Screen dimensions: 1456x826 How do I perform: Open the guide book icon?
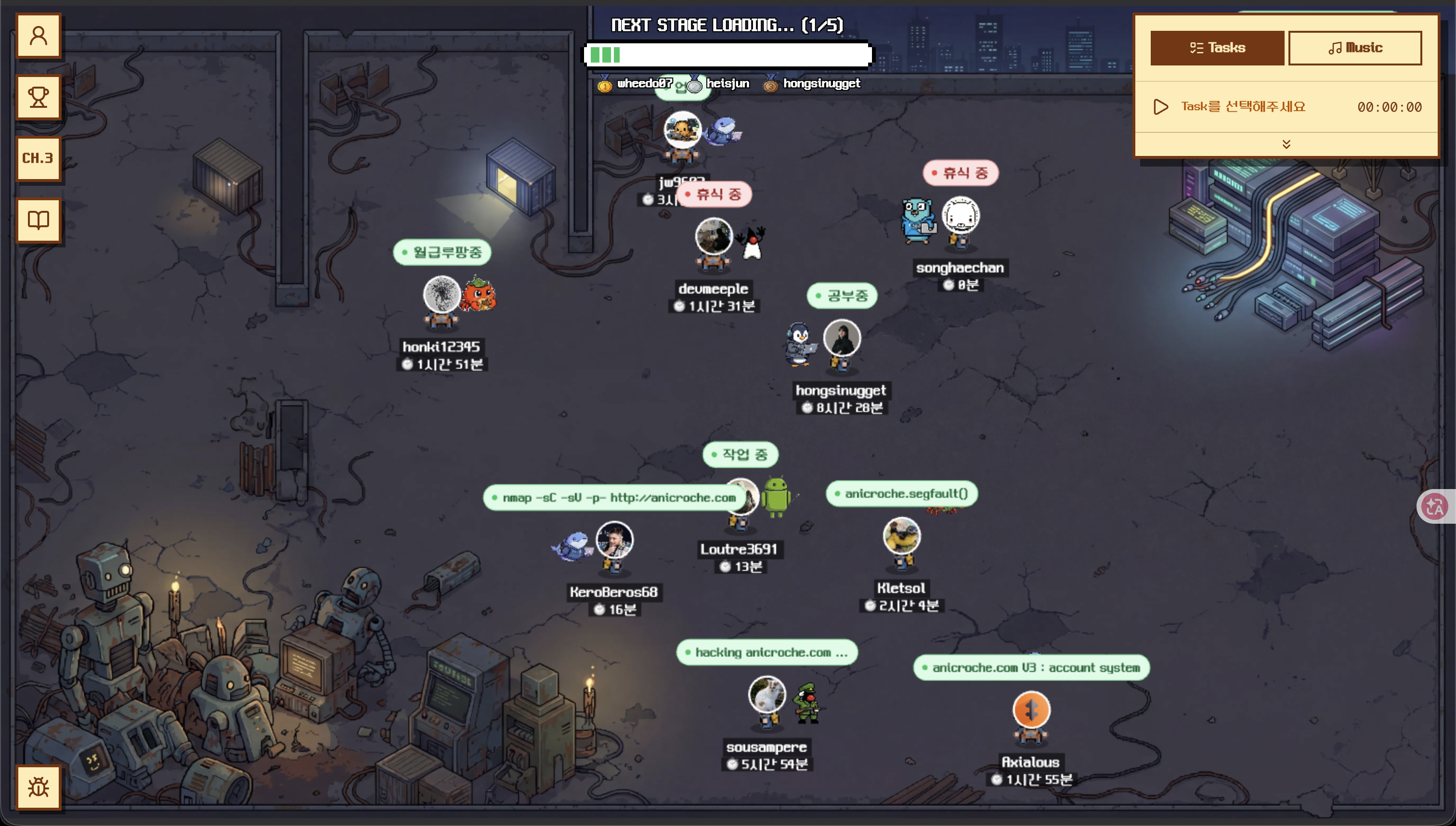click(x=38, y=219)
